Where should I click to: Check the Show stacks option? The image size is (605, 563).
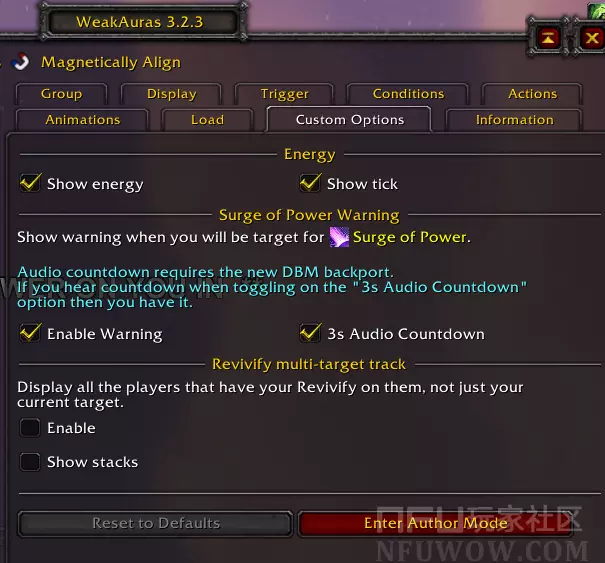click(31, 462)
